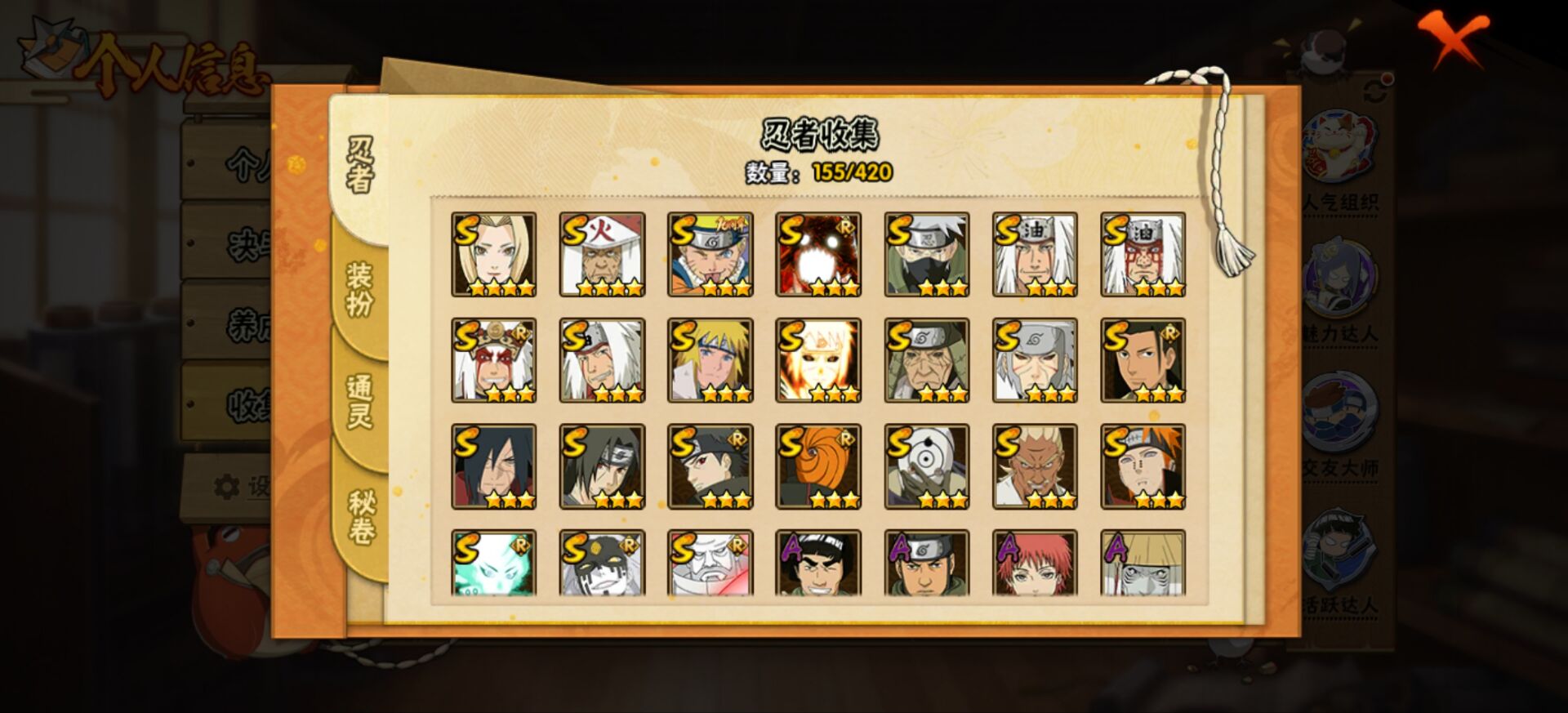
Task: Open the 通灵 summoning tab
Action: click(359, 399)
